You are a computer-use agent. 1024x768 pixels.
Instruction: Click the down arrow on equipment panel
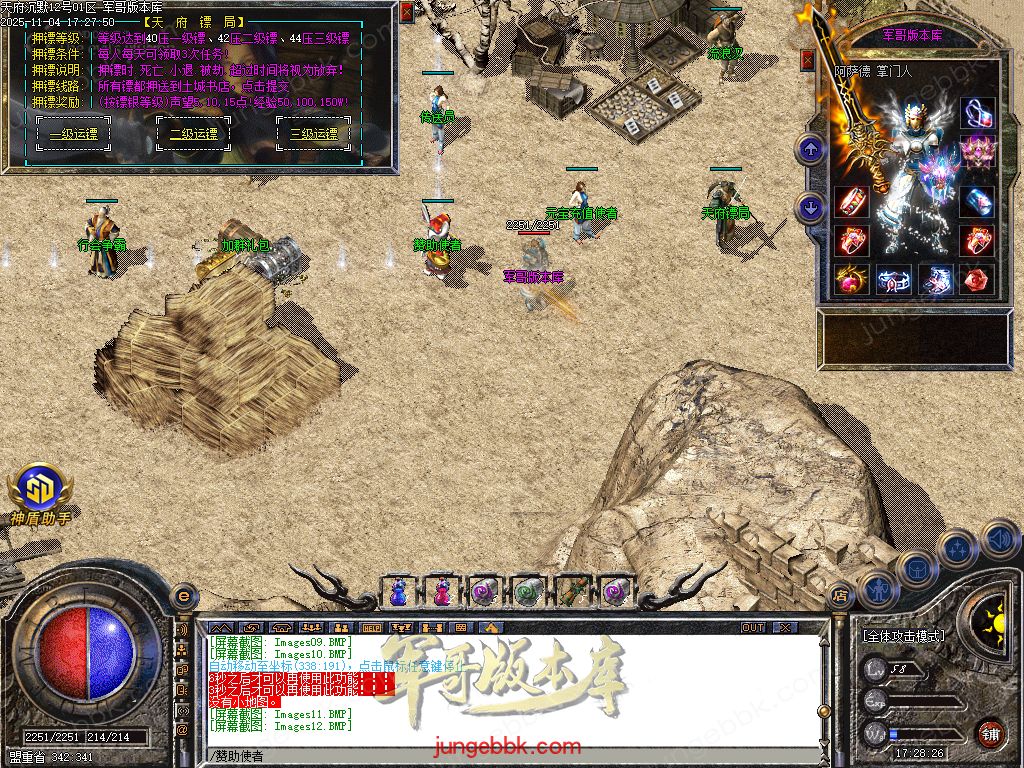pos(810,207)
